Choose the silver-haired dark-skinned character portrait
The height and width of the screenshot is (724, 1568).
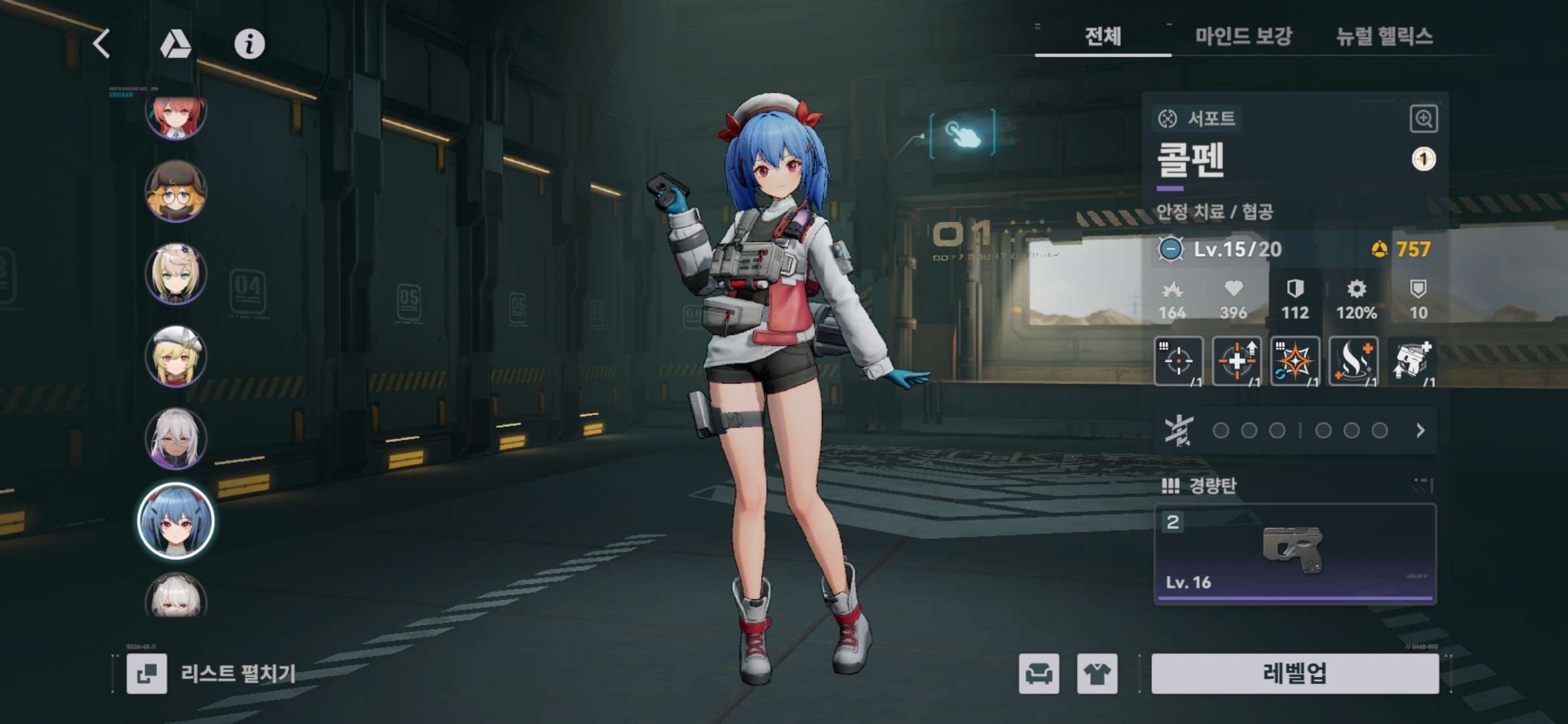click(176, 438)
